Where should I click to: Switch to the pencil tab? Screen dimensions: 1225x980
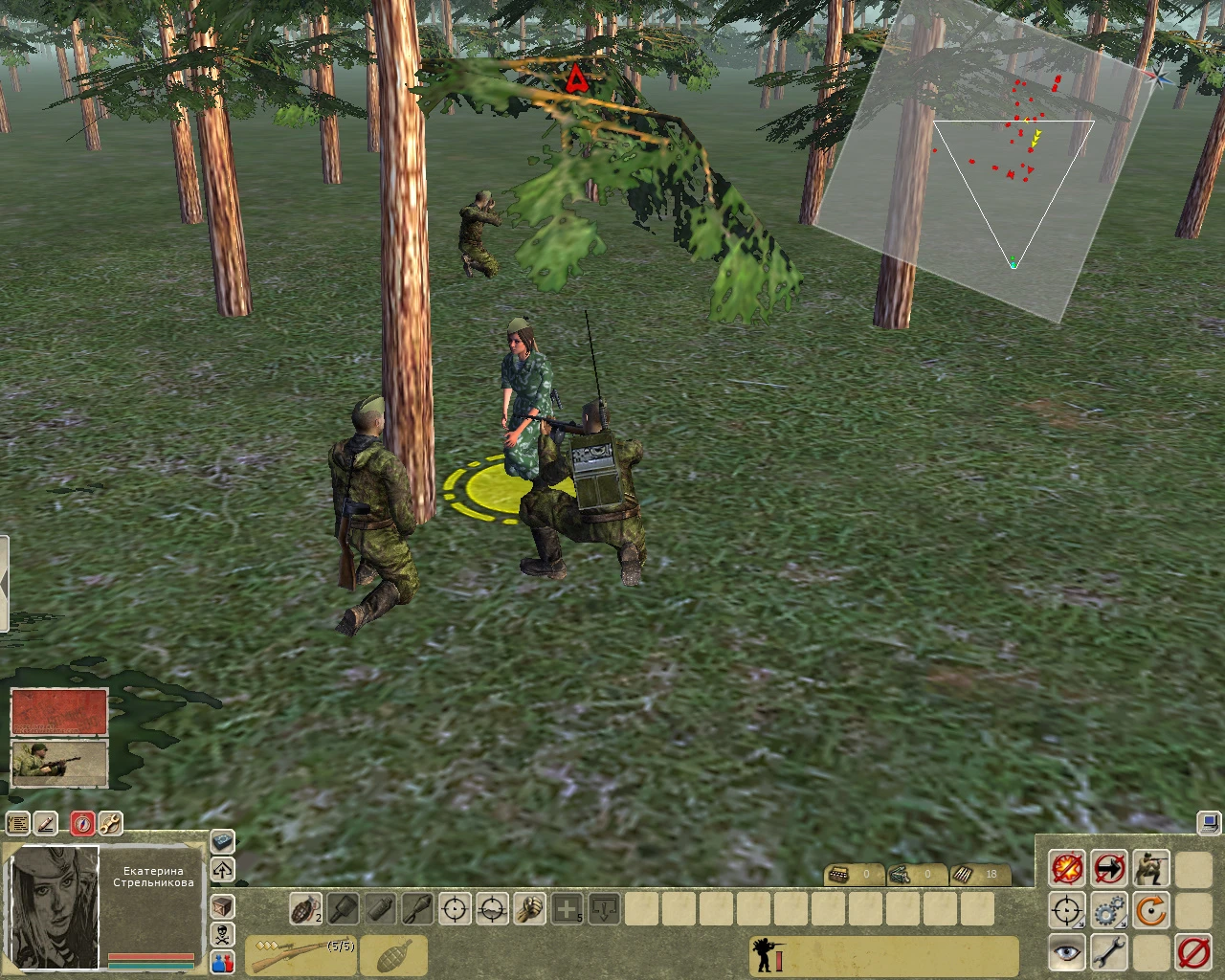coord(44,823)
